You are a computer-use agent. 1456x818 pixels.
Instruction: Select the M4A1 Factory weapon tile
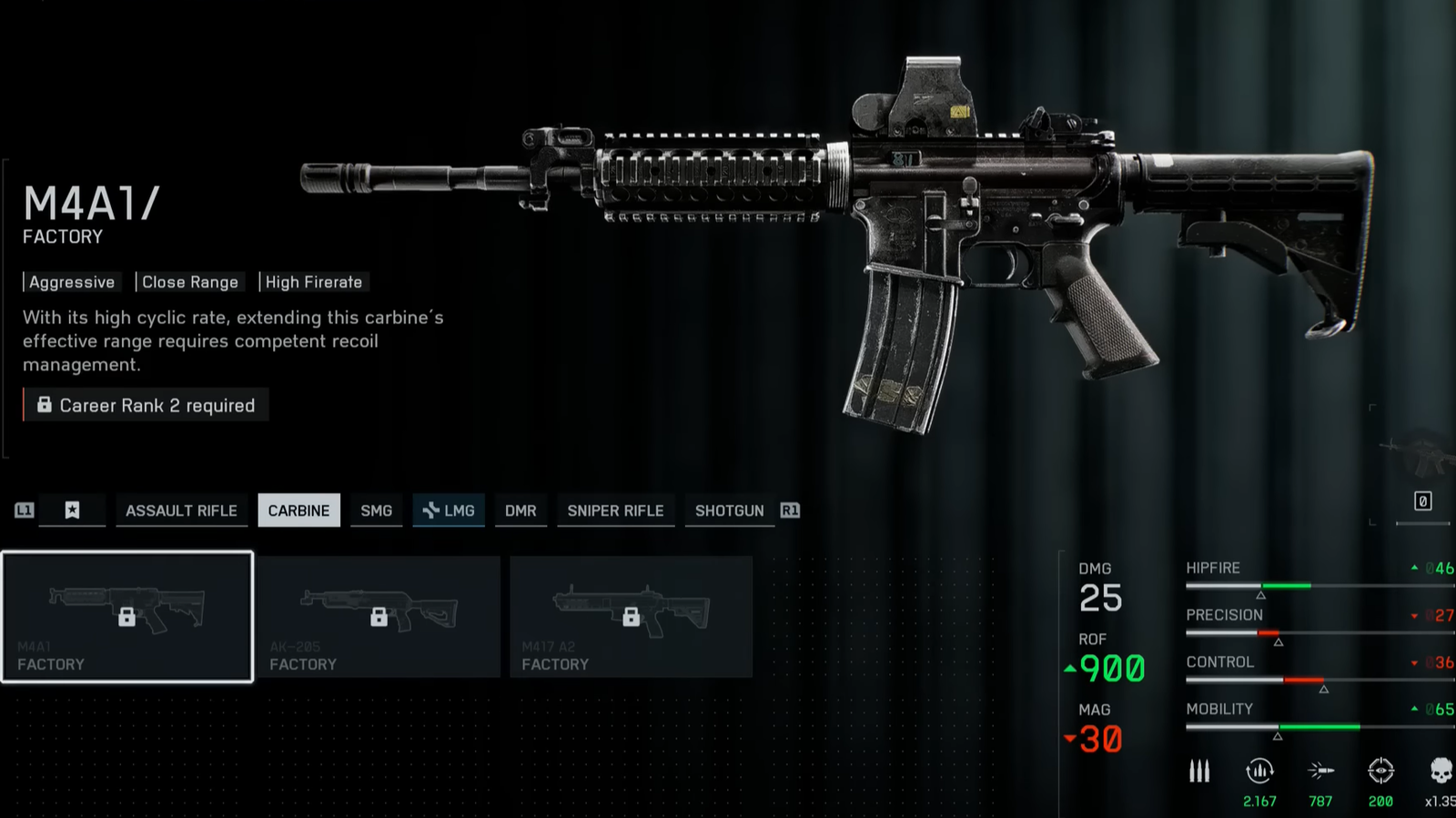tap(127, 616)
